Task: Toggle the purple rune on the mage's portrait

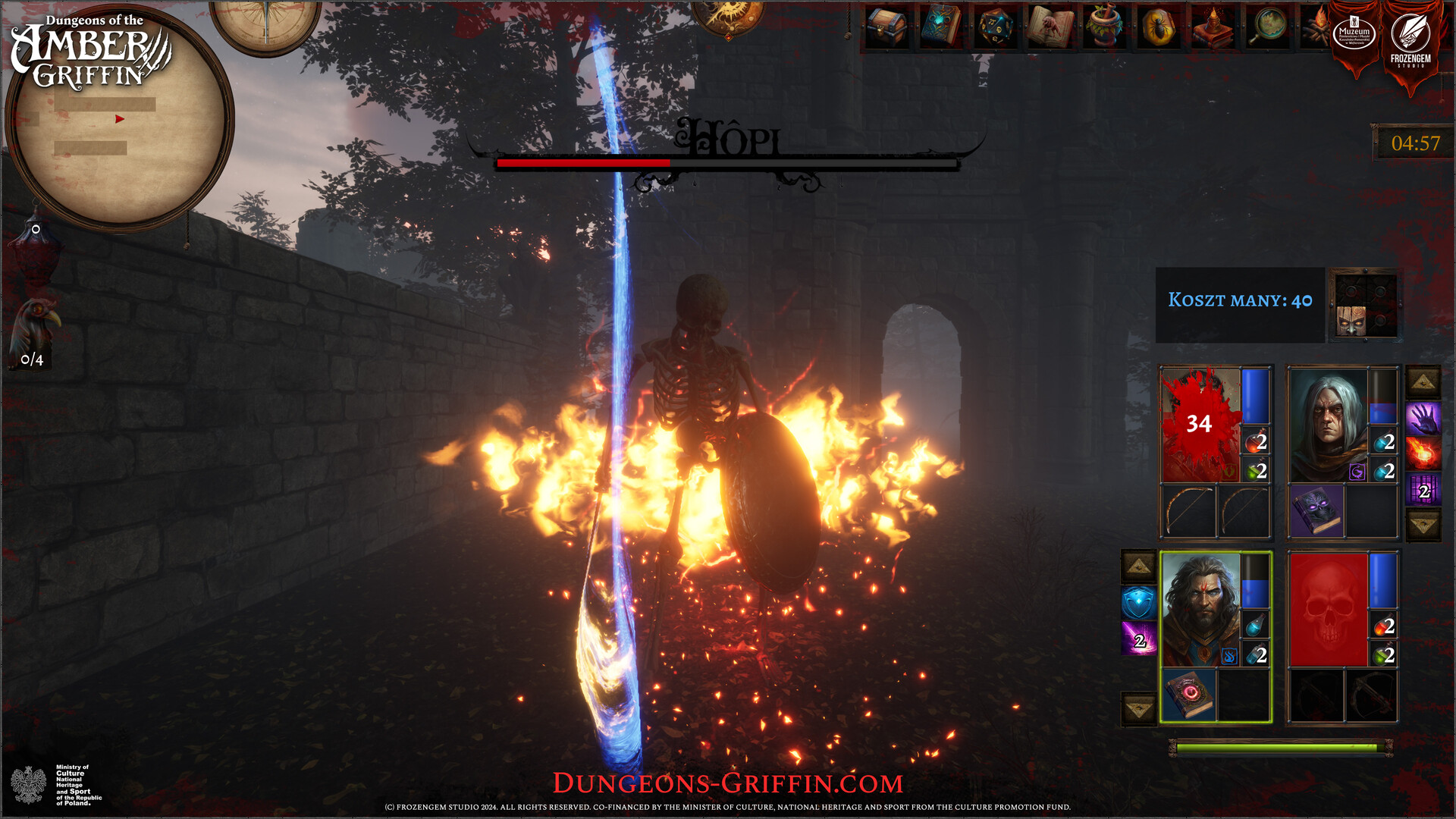Action: click(1357, 471)
